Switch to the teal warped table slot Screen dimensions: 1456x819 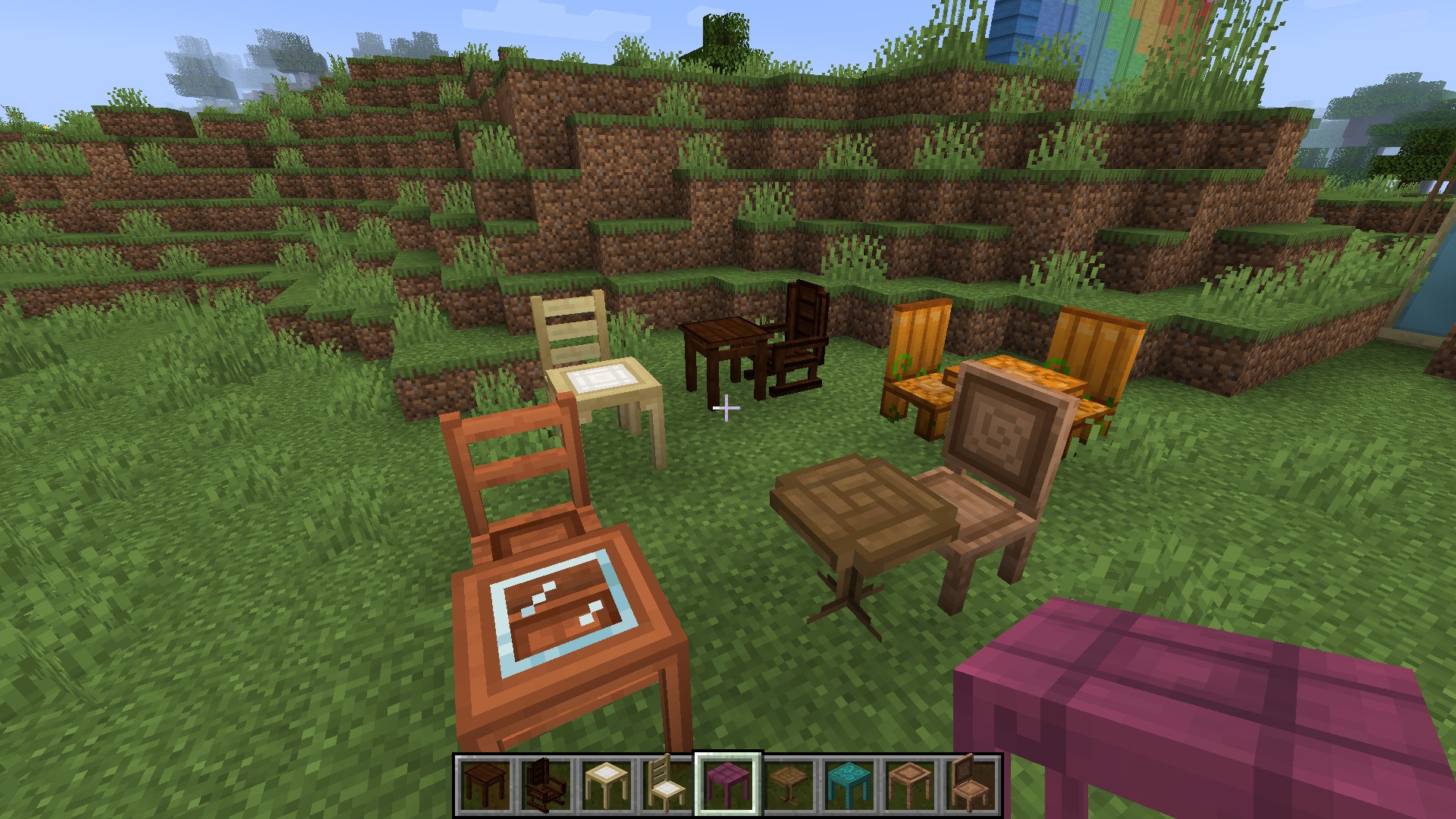(849, 784)
